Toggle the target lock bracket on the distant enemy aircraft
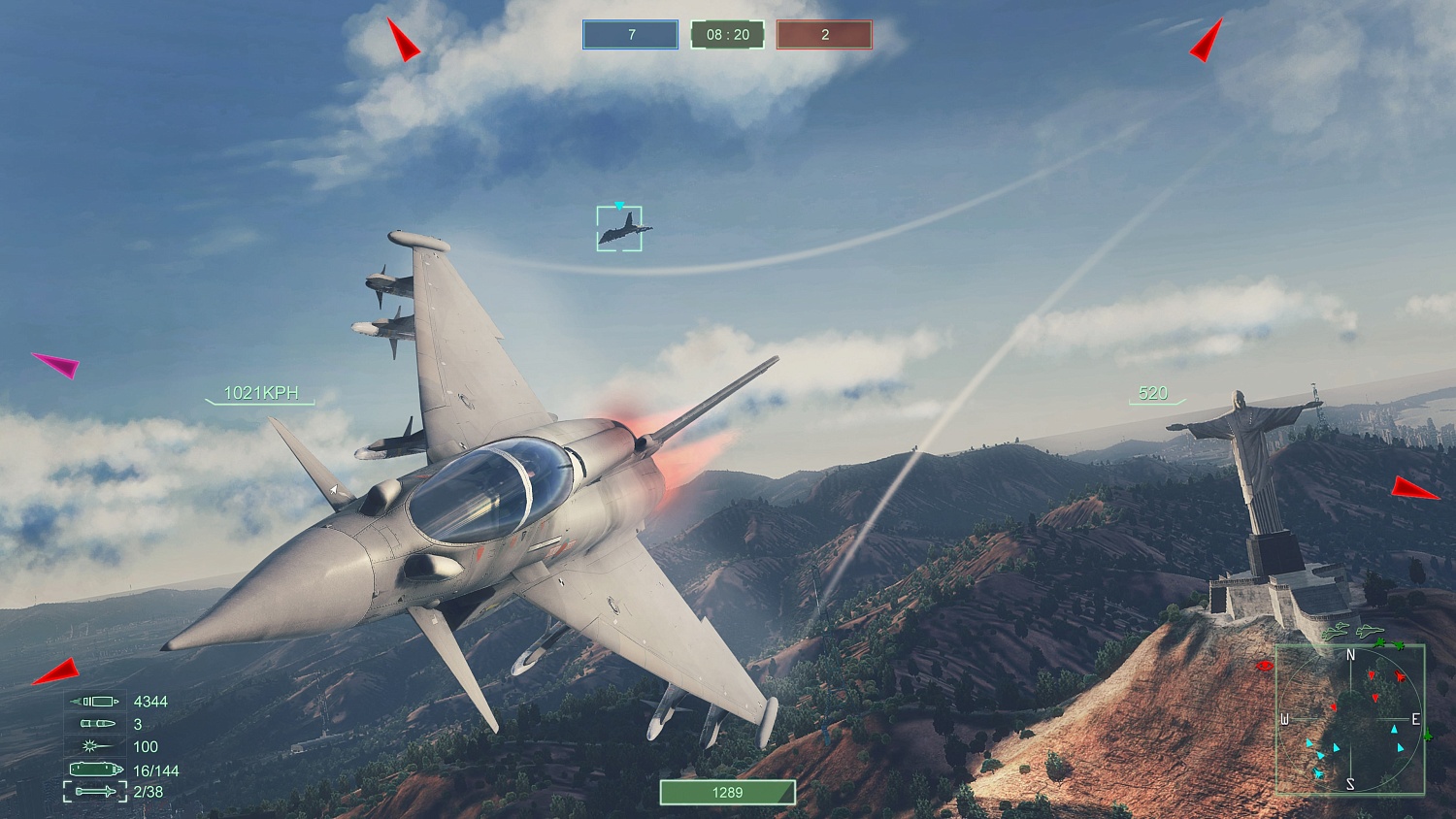The image size is (1456, 819). [x=618, y=226]
